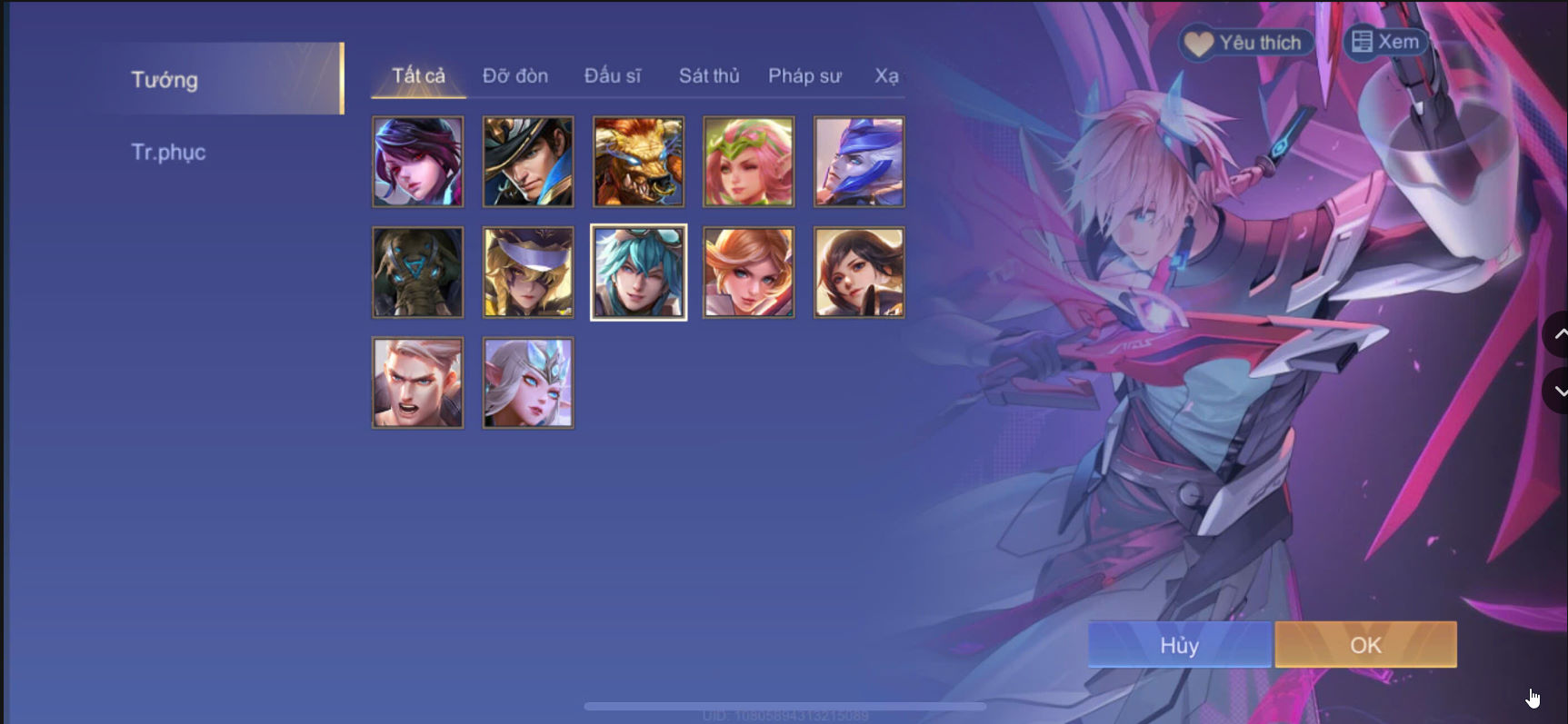
Task: Click Hủy to cancel
Action: [x=1177, y=645]
